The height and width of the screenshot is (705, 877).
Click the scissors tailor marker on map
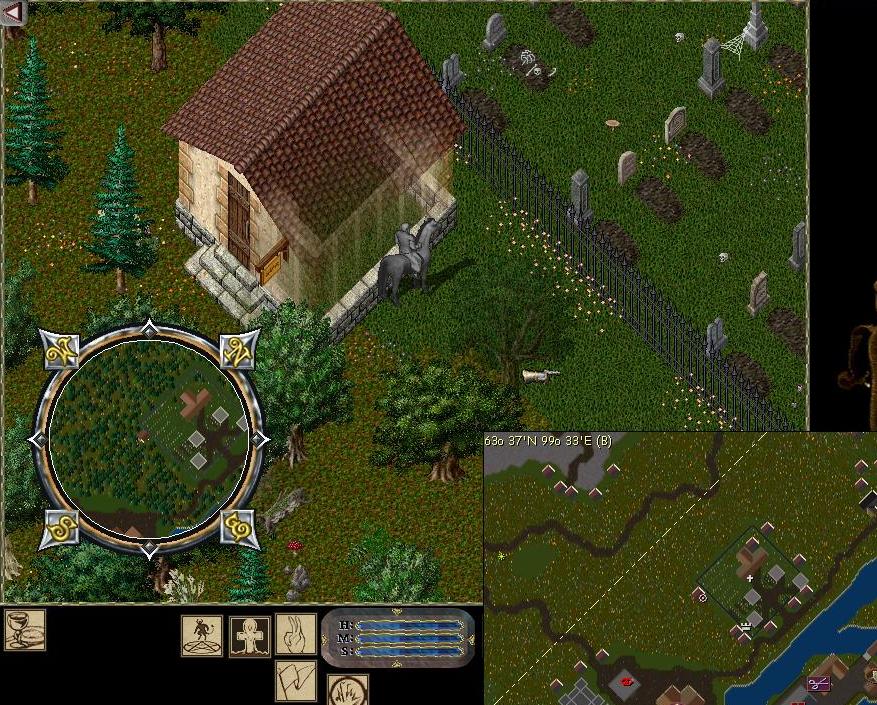(819, 684)
